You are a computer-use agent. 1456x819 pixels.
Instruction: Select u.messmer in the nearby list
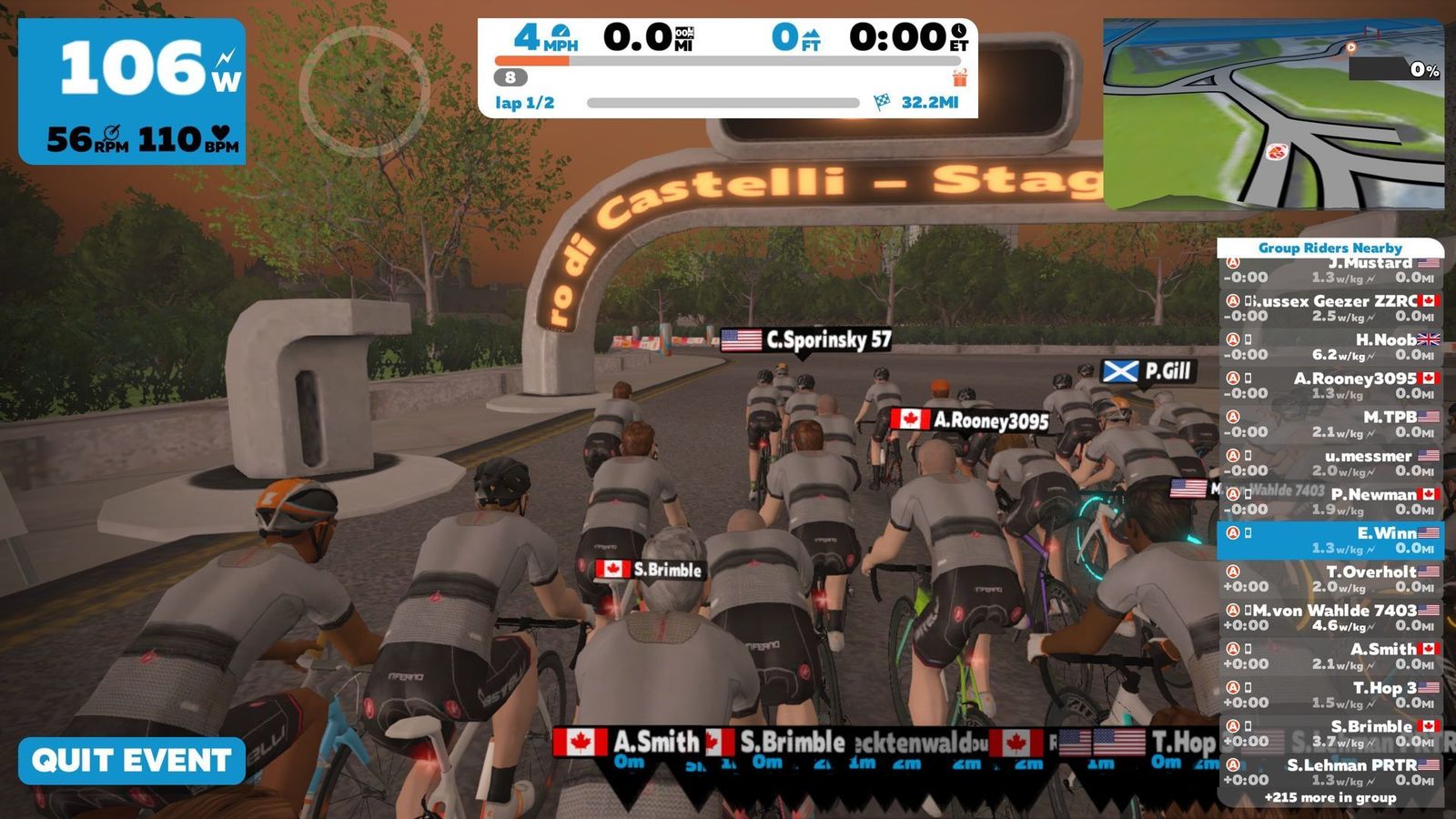1330,462
